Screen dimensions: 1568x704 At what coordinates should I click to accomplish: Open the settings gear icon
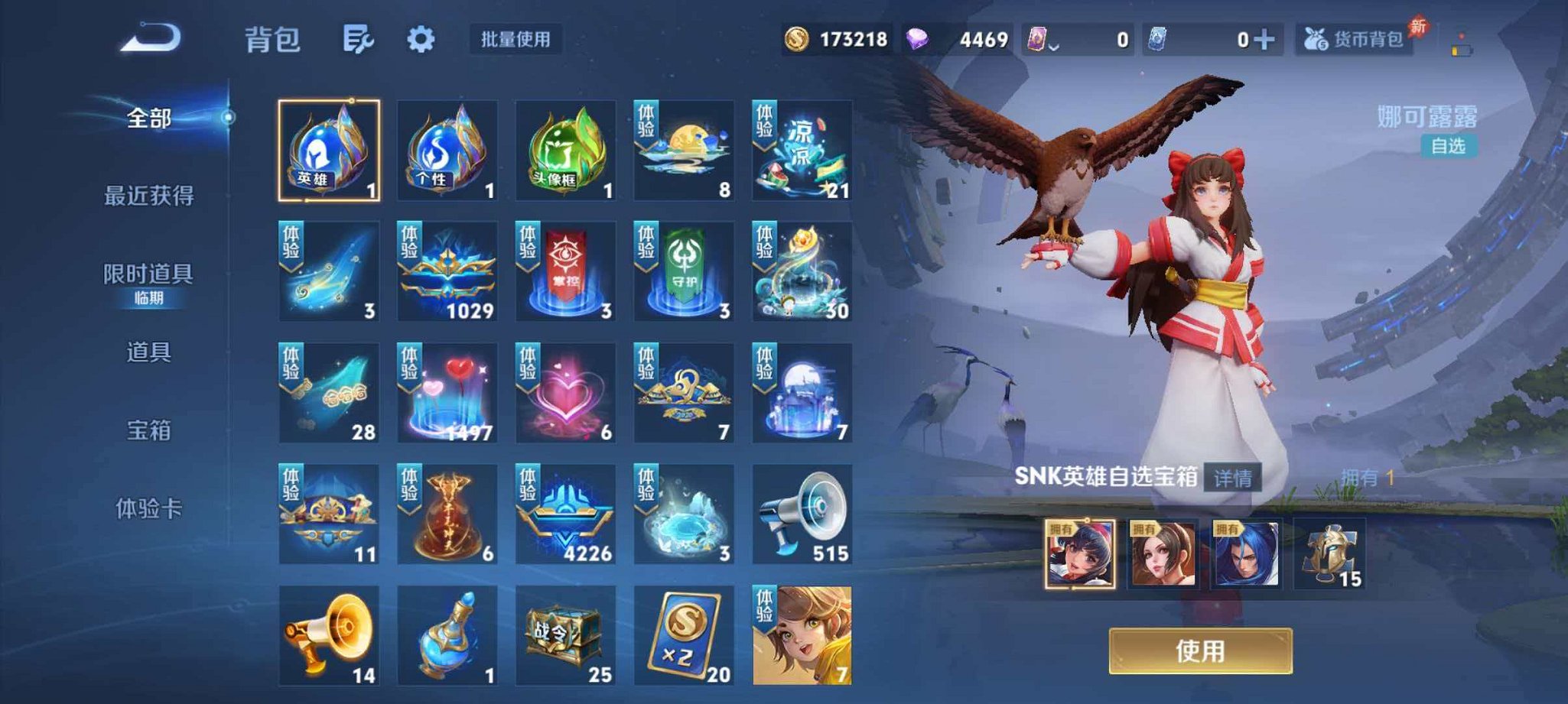(x=422, y=40)
